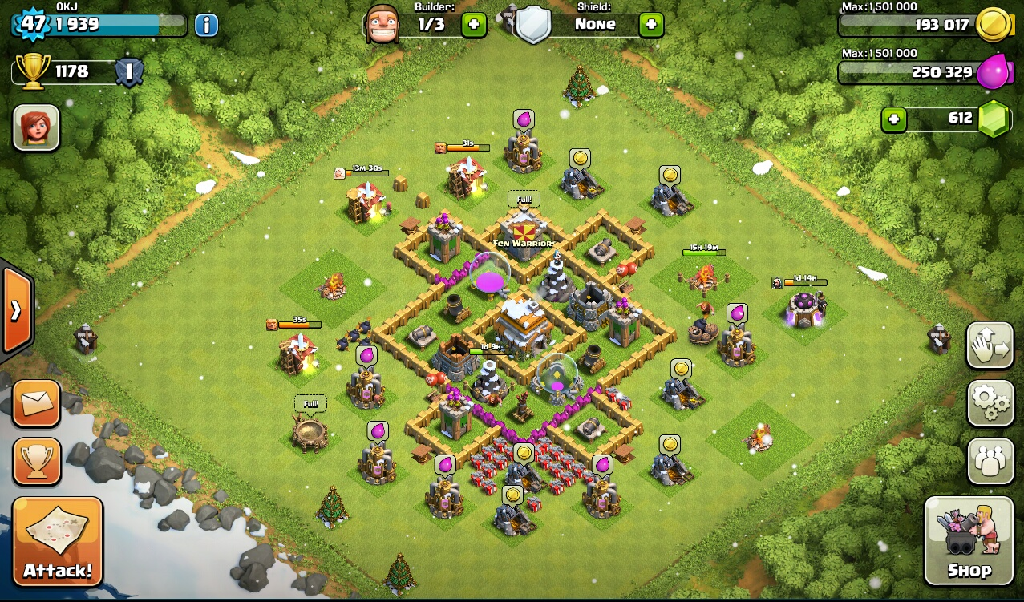Show experience level info
The height and width of the screenshot is (602, 1024).
(206, 24)
